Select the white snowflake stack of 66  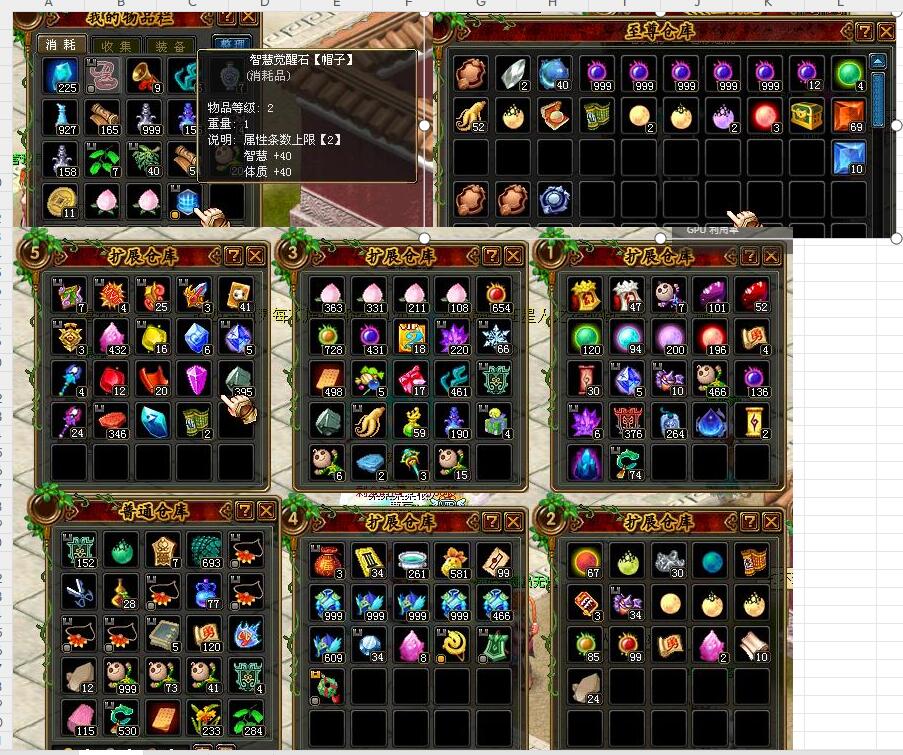coord(495,337)
